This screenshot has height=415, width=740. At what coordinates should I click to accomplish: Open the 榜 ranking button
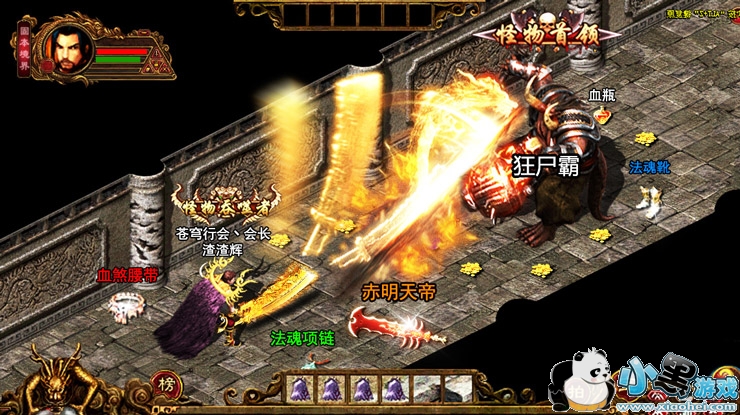point(166,386)
